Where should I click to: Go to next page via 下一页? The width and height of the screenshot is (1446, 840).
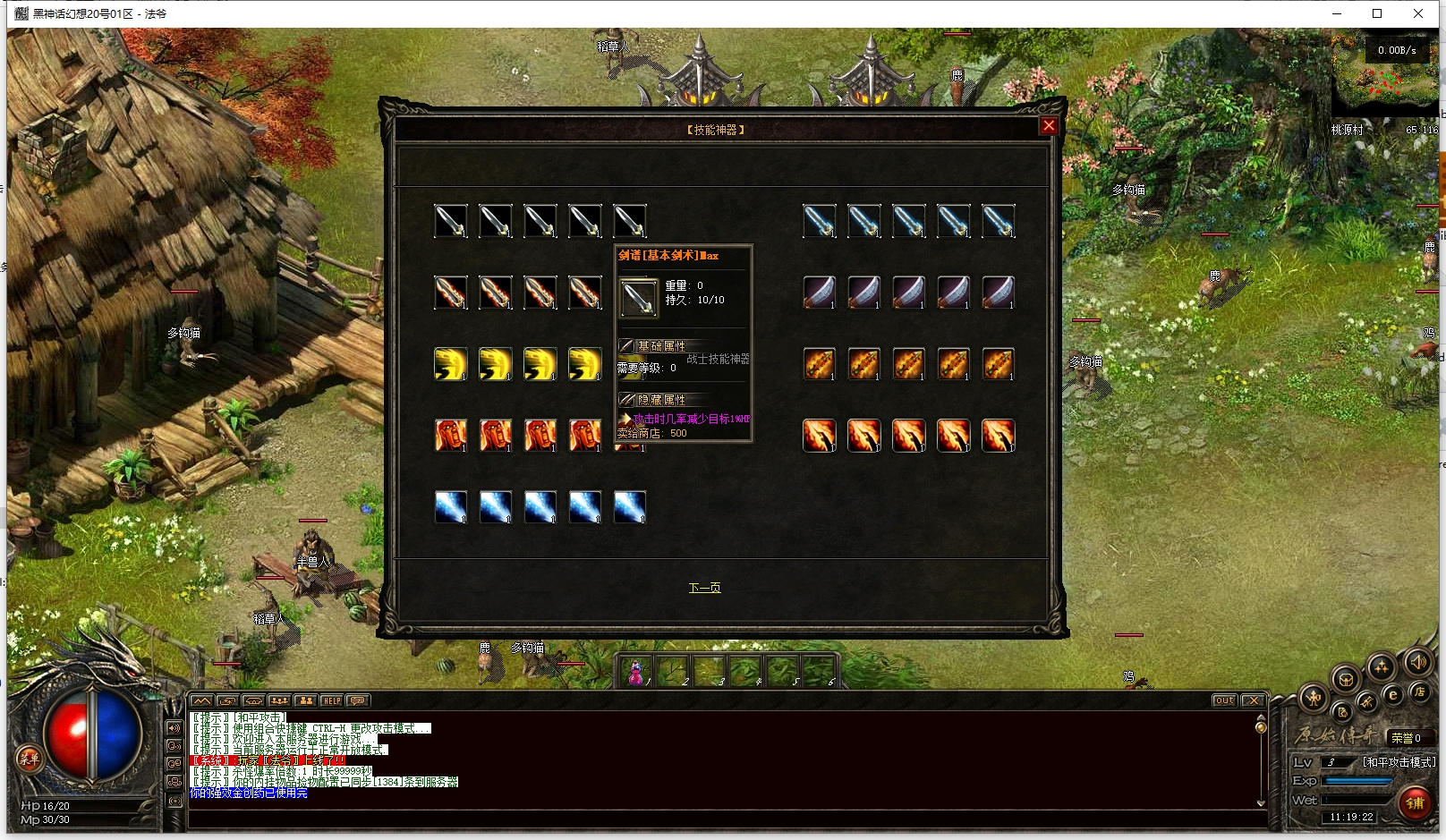[x=704, y=588]
